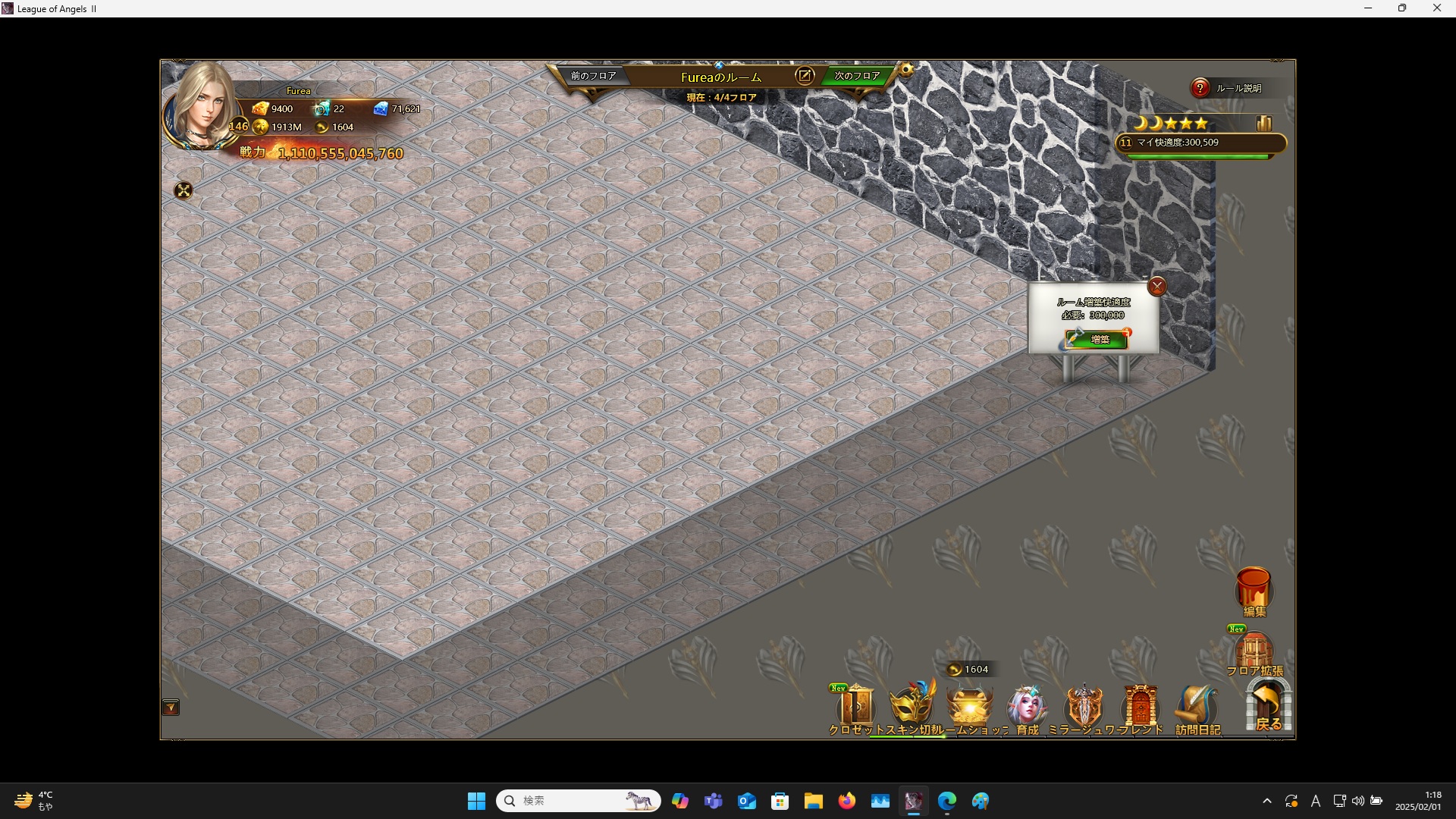The width and height of the screenshot is (1456, 819).
Task: Open the Room Shop treasure chest
Action: pyautogui.click(x=969, y=707)
